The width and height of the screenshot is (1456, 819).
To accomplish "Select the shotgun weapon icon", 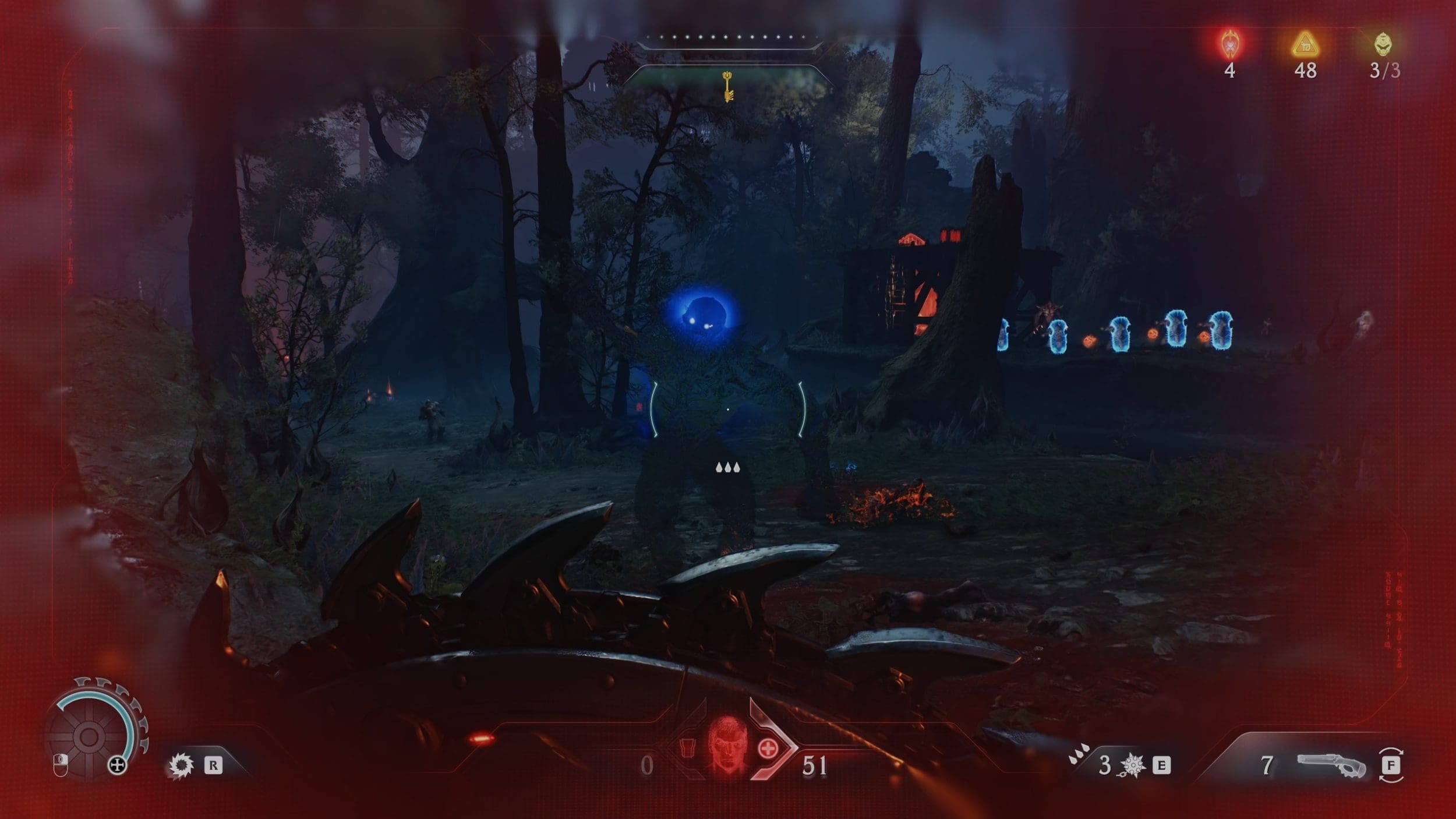I will pos(1331,765).
